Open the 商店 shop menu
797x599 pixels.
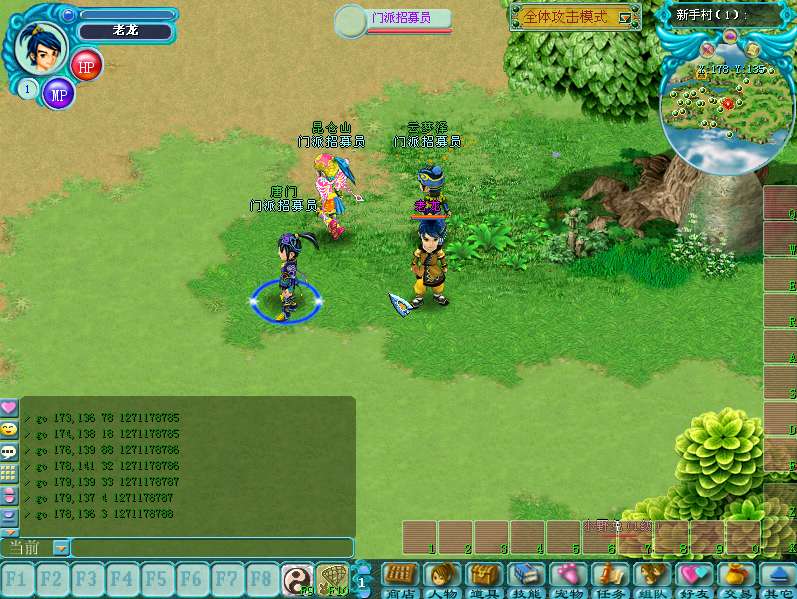(400, 578)
